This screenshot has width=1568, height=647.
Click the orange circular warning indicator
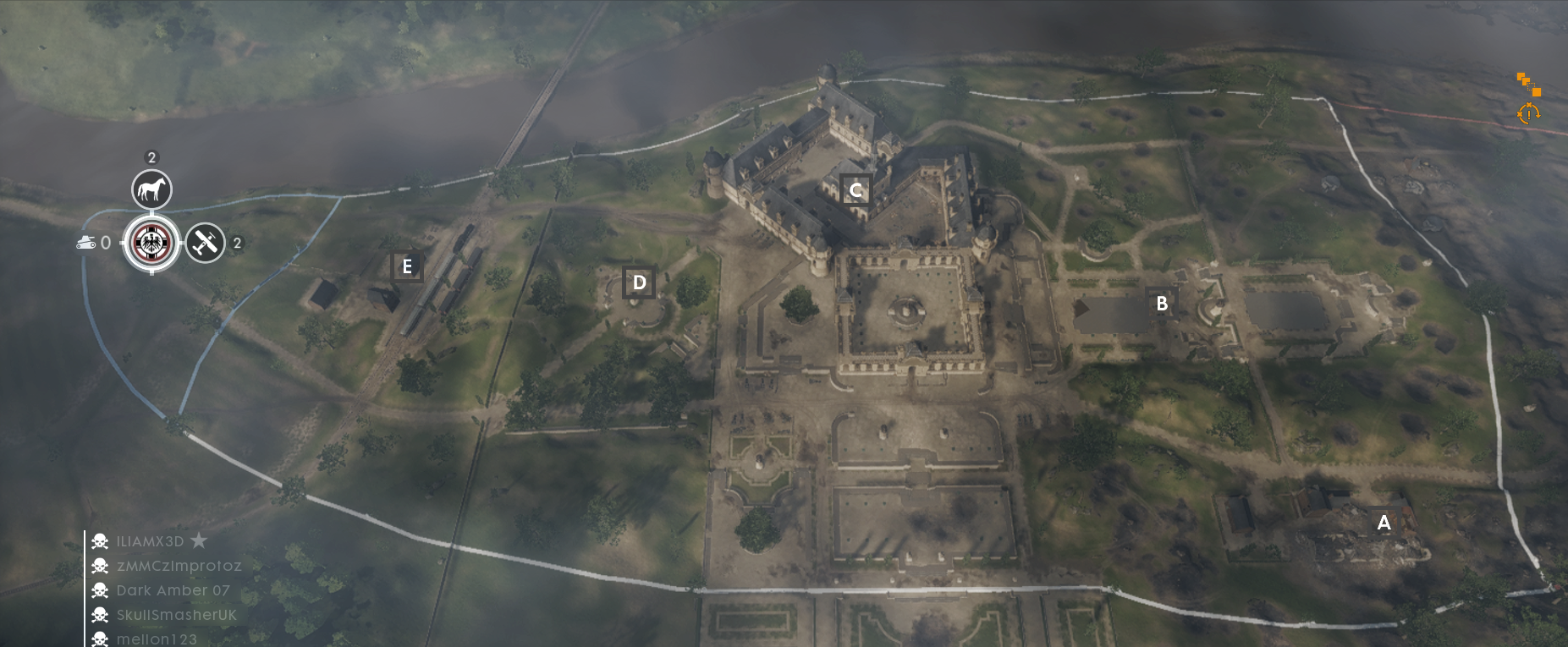(x=1528, y=113)
